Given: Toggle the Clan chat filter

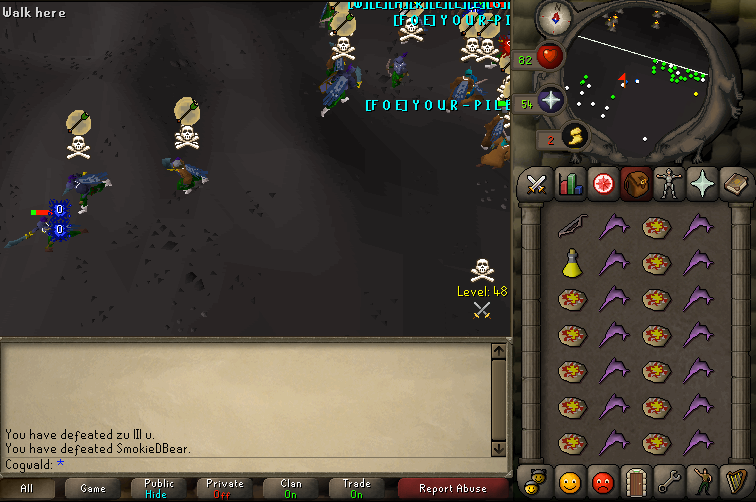Looking at the screenshot, I should 291,489.
